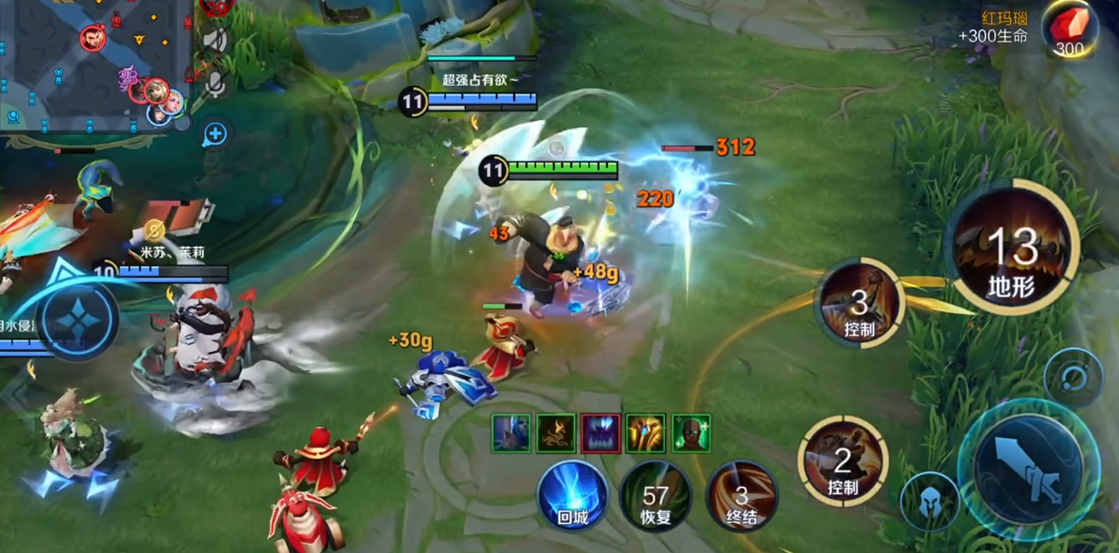The height and width of the screenshot is (553, 1119).
Task: Activate the 回城 recall button
Action: click(x=574, y=494)
